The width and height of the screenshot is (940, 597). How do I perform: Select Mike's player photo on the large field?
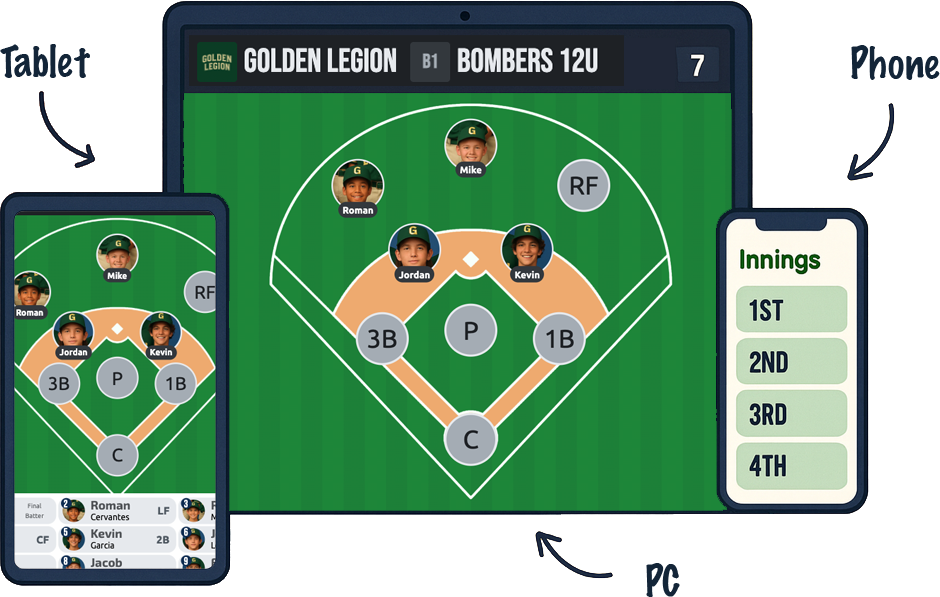(471, 145)
